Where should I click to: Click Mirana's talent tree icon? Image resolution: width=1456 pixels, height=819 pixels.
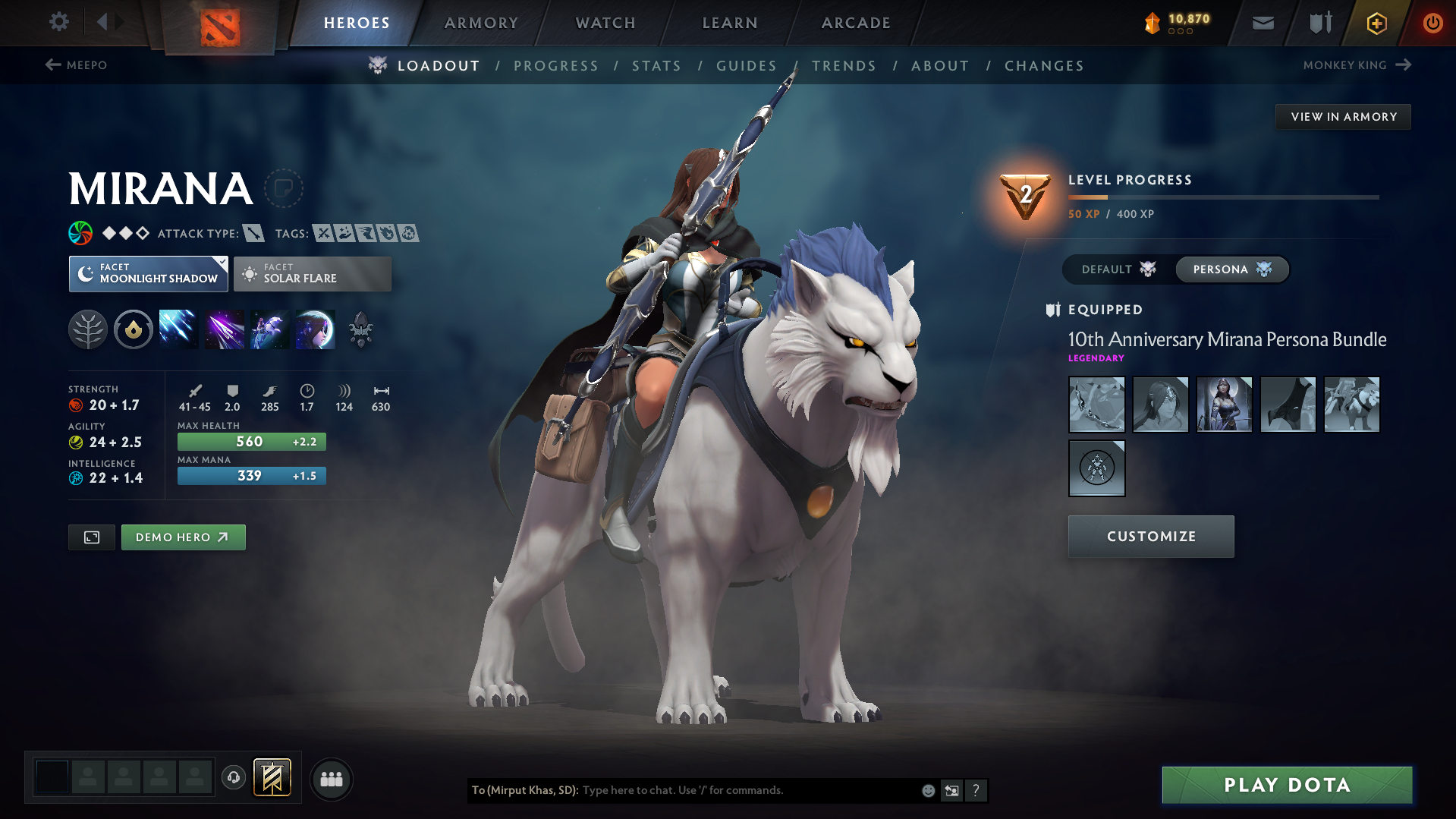[88, 329]
